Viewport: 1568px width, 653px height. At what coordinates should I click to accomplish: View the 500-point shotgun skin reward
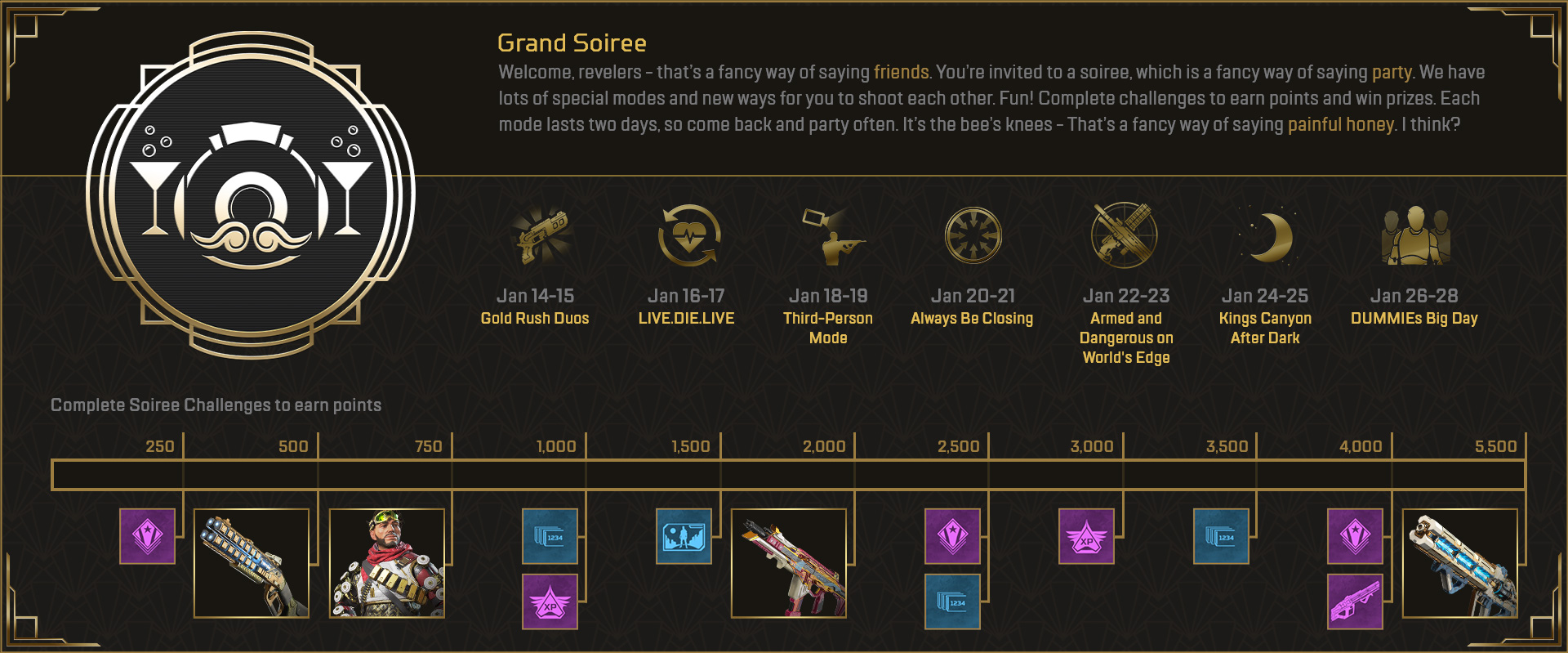pos(252,564)
